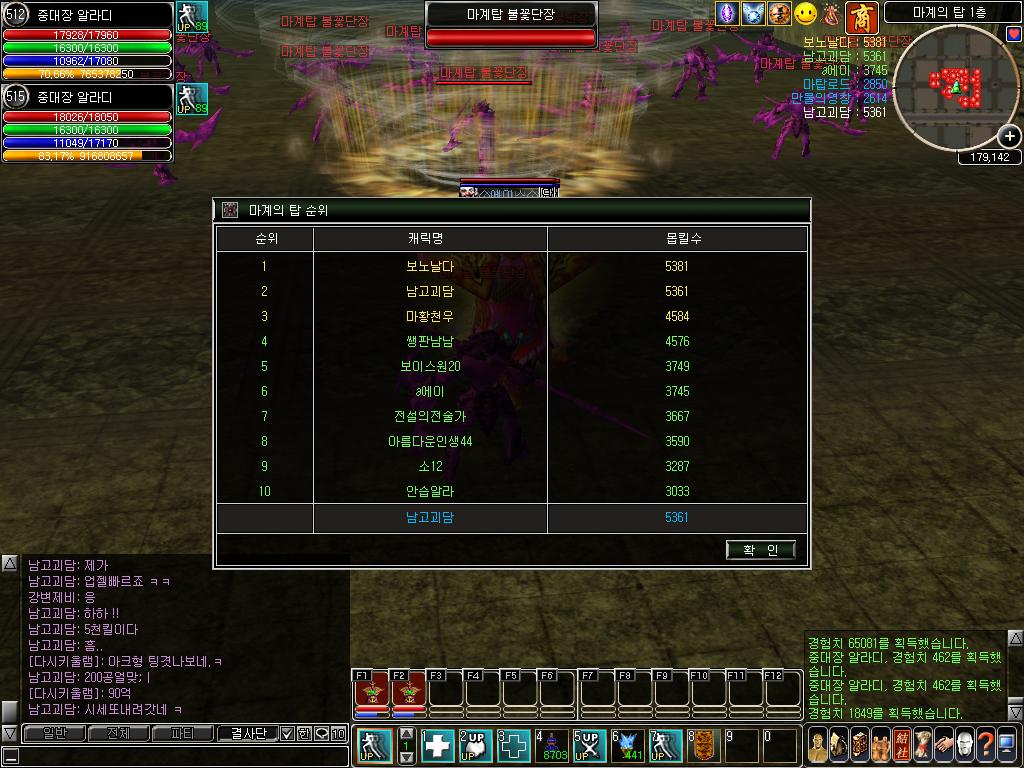Switch chat to the 일반 tab
This screenshot has width=1024, height=768.
(52, 734)
